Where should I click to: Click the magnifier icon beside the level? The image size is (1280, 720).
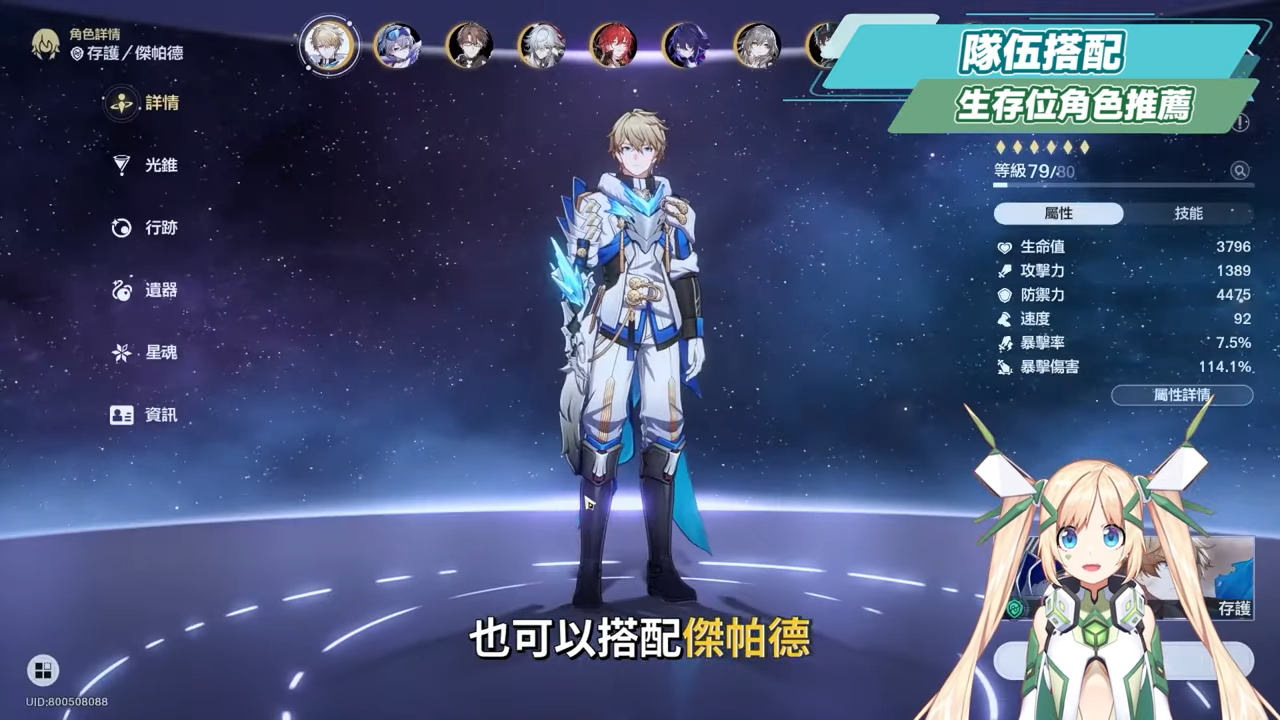point(1240,171)
